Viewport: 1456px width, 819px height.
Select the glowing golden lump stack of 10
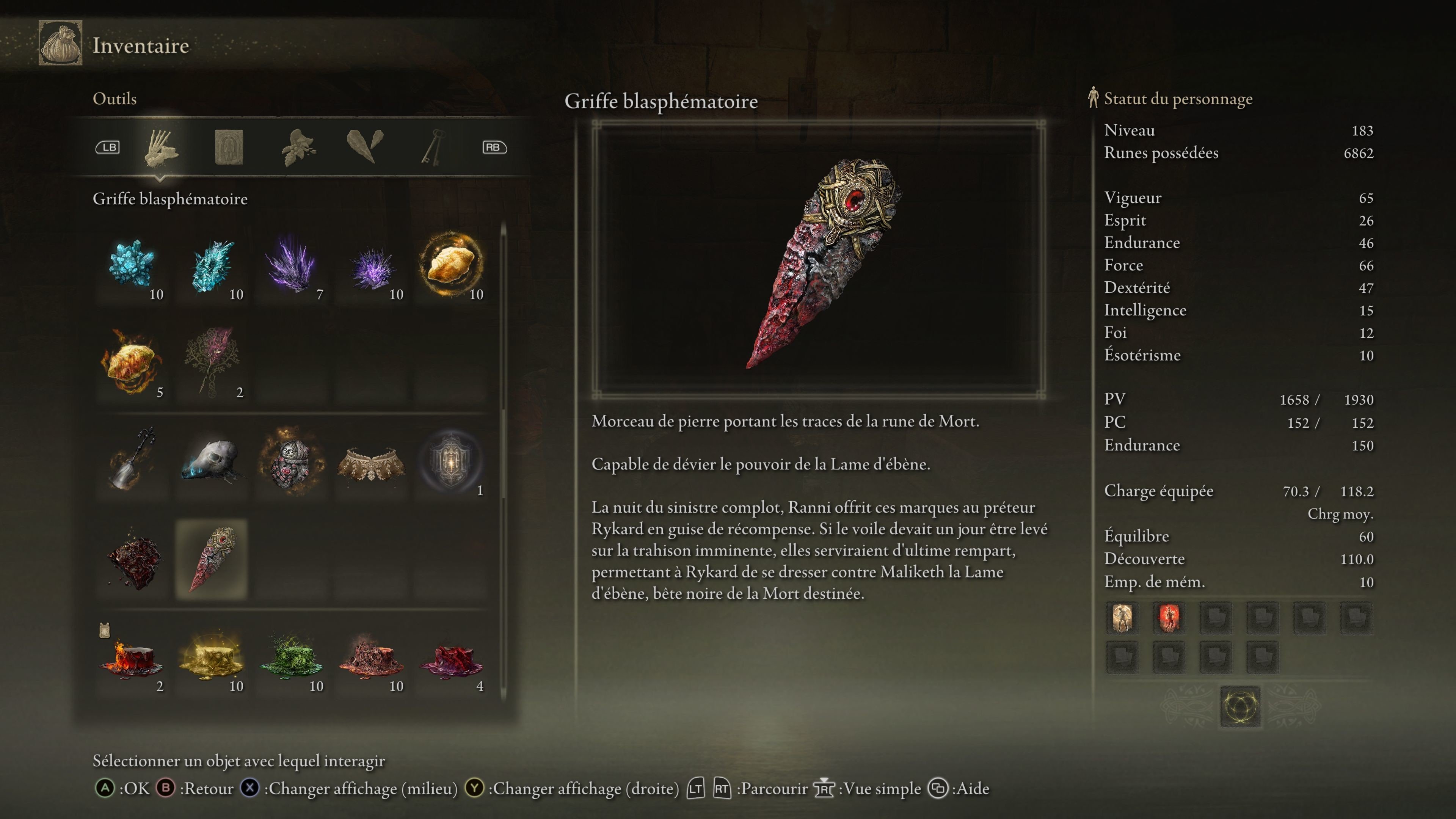coord(451,265)
